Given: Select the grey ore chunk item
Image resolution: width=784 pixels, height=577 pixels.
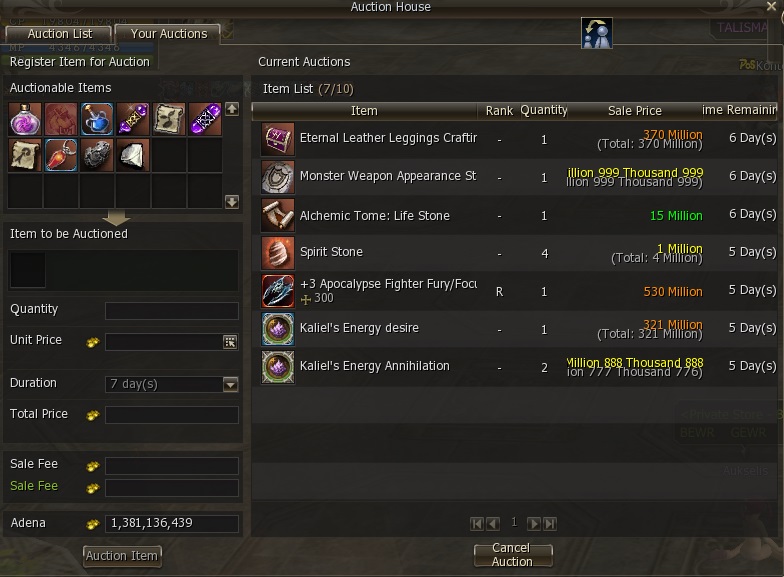Looking at the screenshot, I should click(97, 155).
